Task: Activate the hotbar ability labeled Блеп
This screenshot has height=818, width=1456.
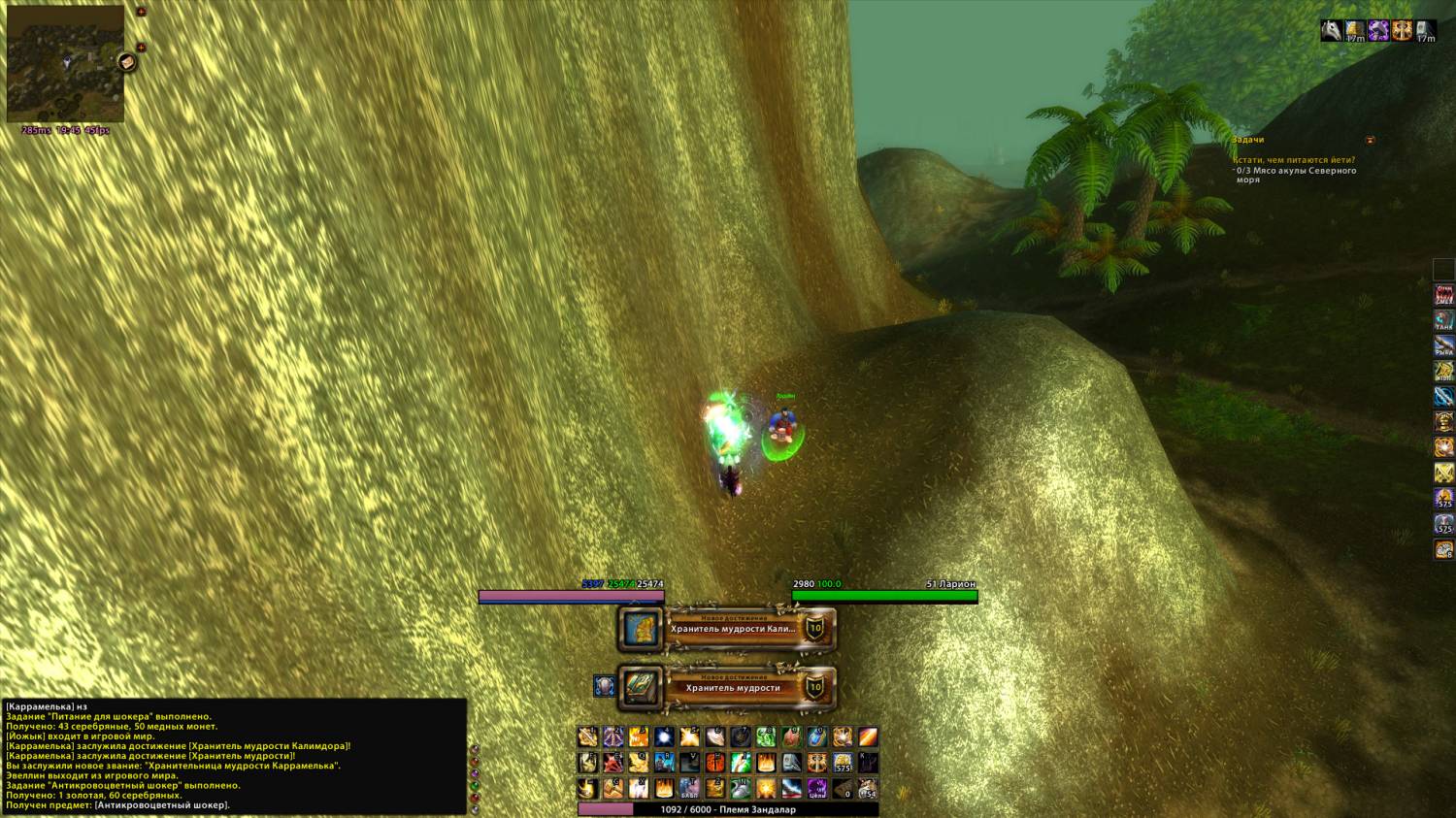Action: tap(689, 788)
